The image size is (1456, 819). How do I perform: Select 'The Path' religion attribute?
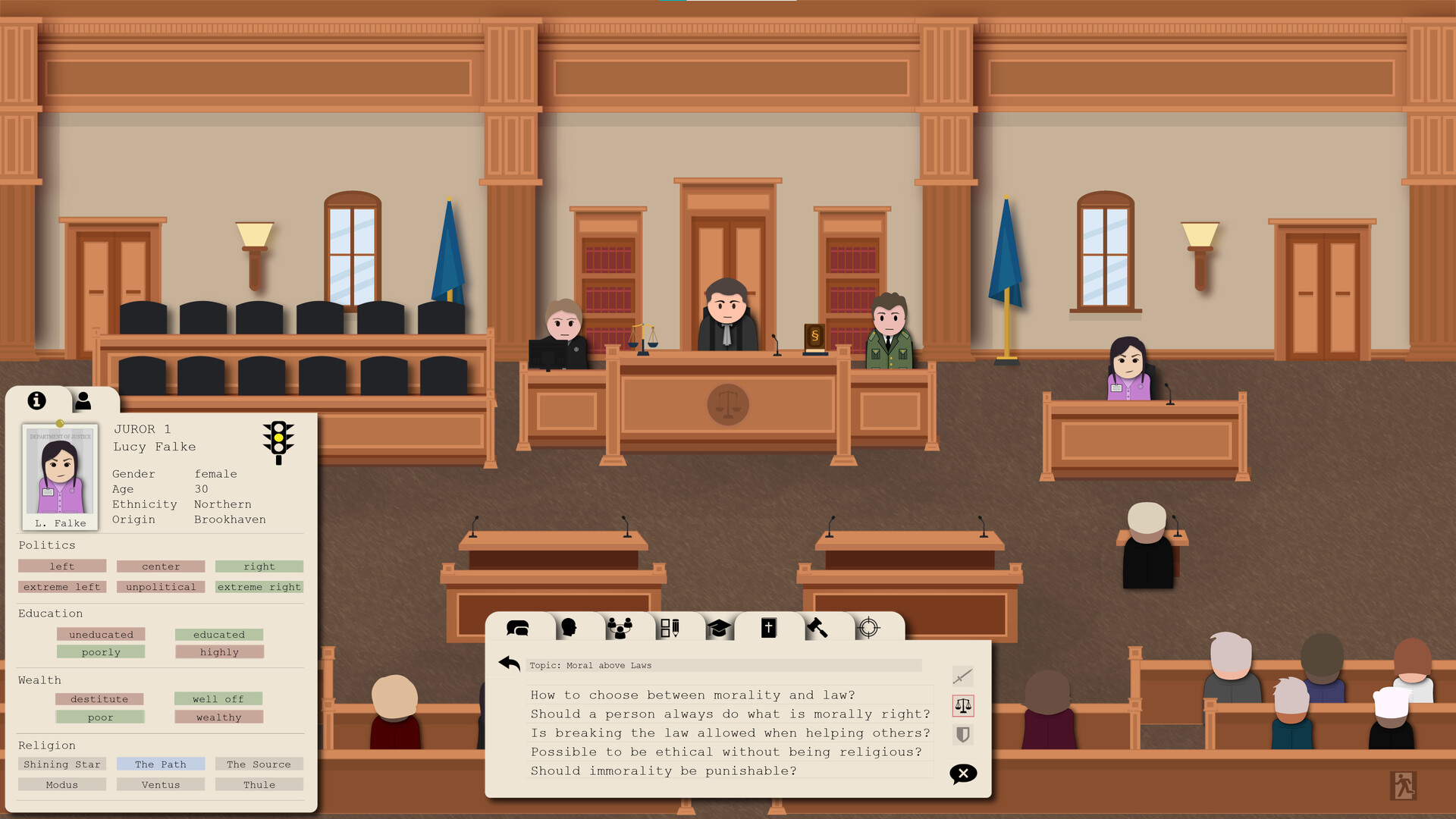pos(160,764)
